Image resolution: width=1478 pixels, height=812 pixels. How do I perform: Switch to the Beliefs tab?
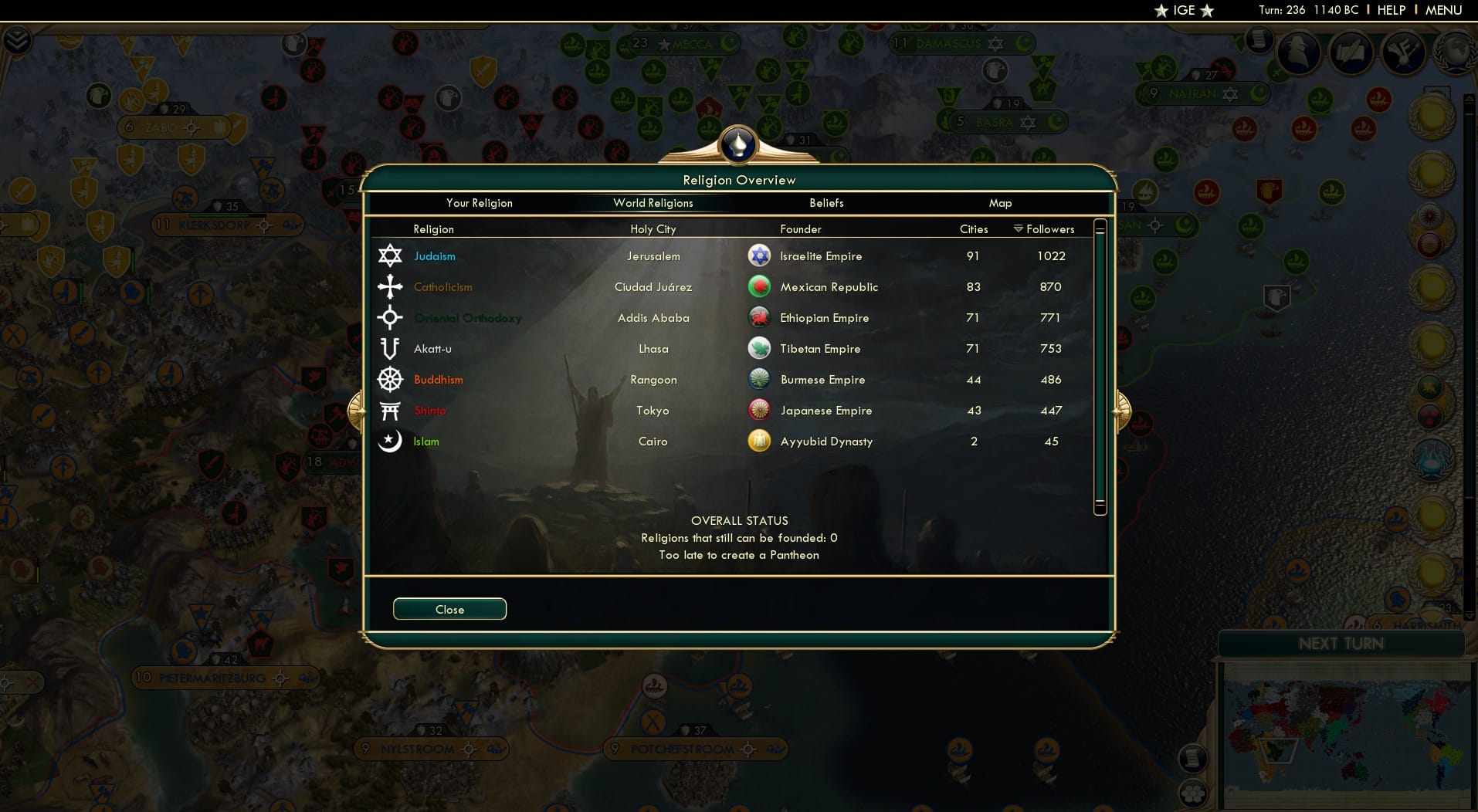825,203
